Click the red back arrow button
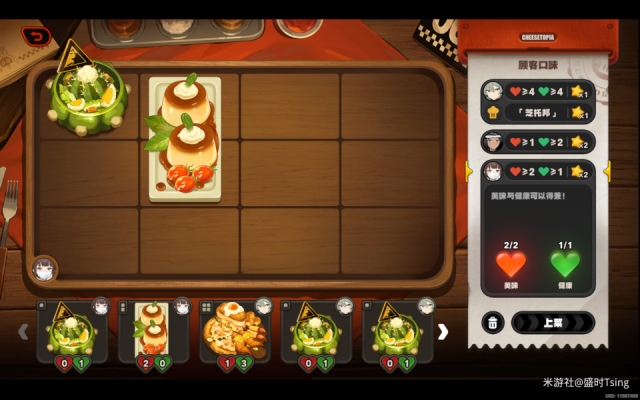 pos(37,37)
